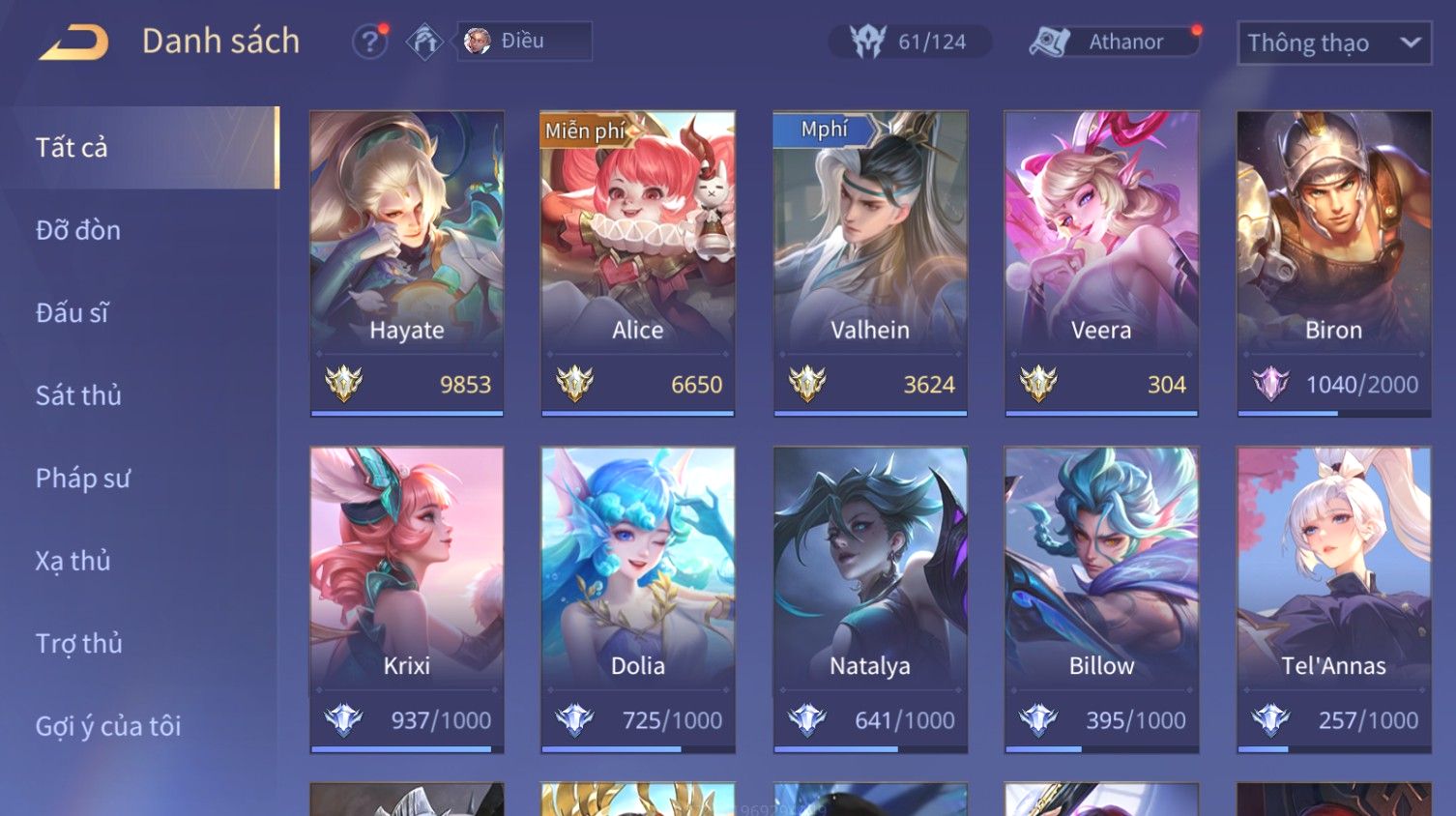Choose the Tel'Annas hero card

pos(1333,598)
